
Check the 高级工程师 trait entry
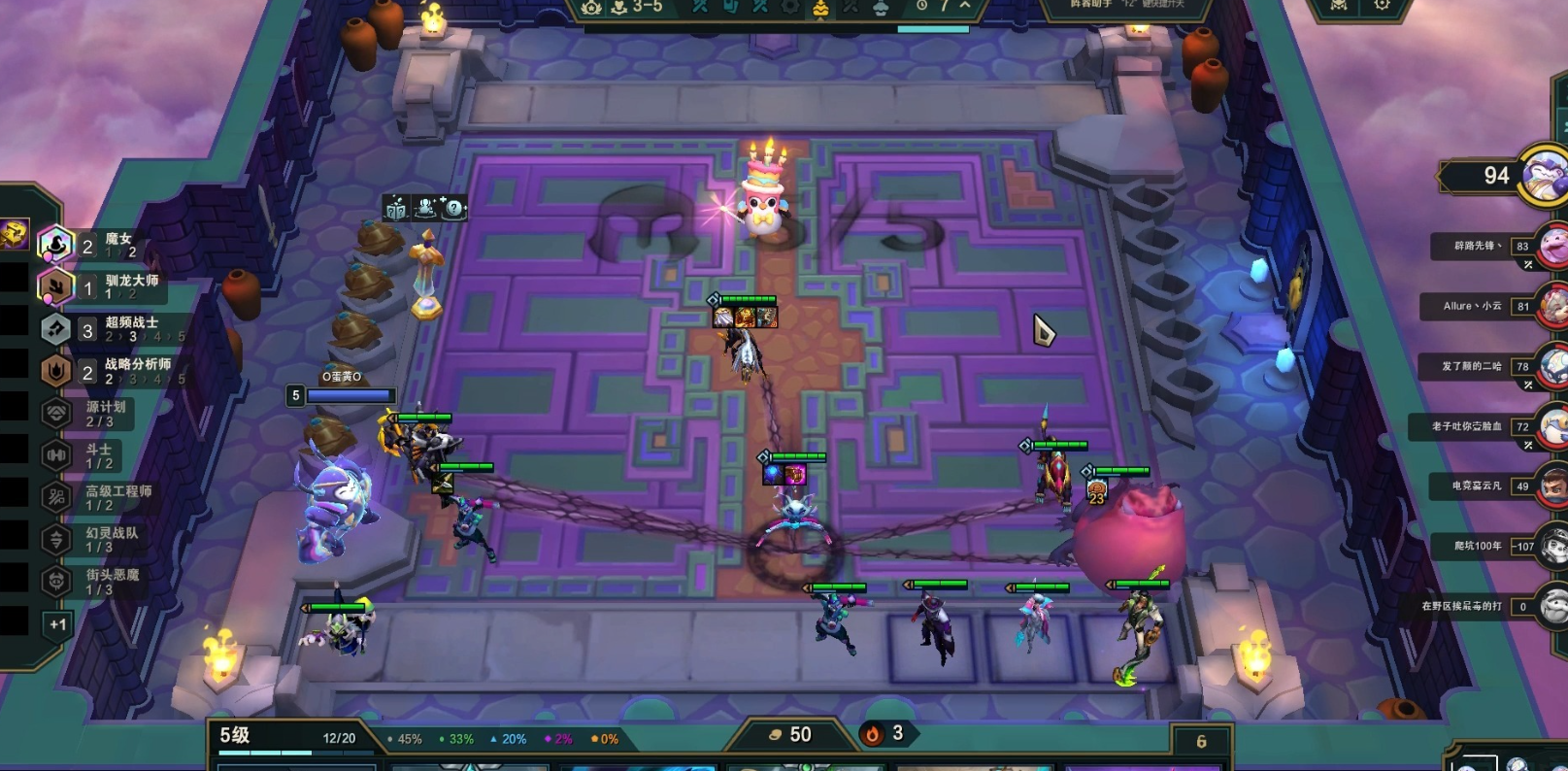tap(97, 498)
